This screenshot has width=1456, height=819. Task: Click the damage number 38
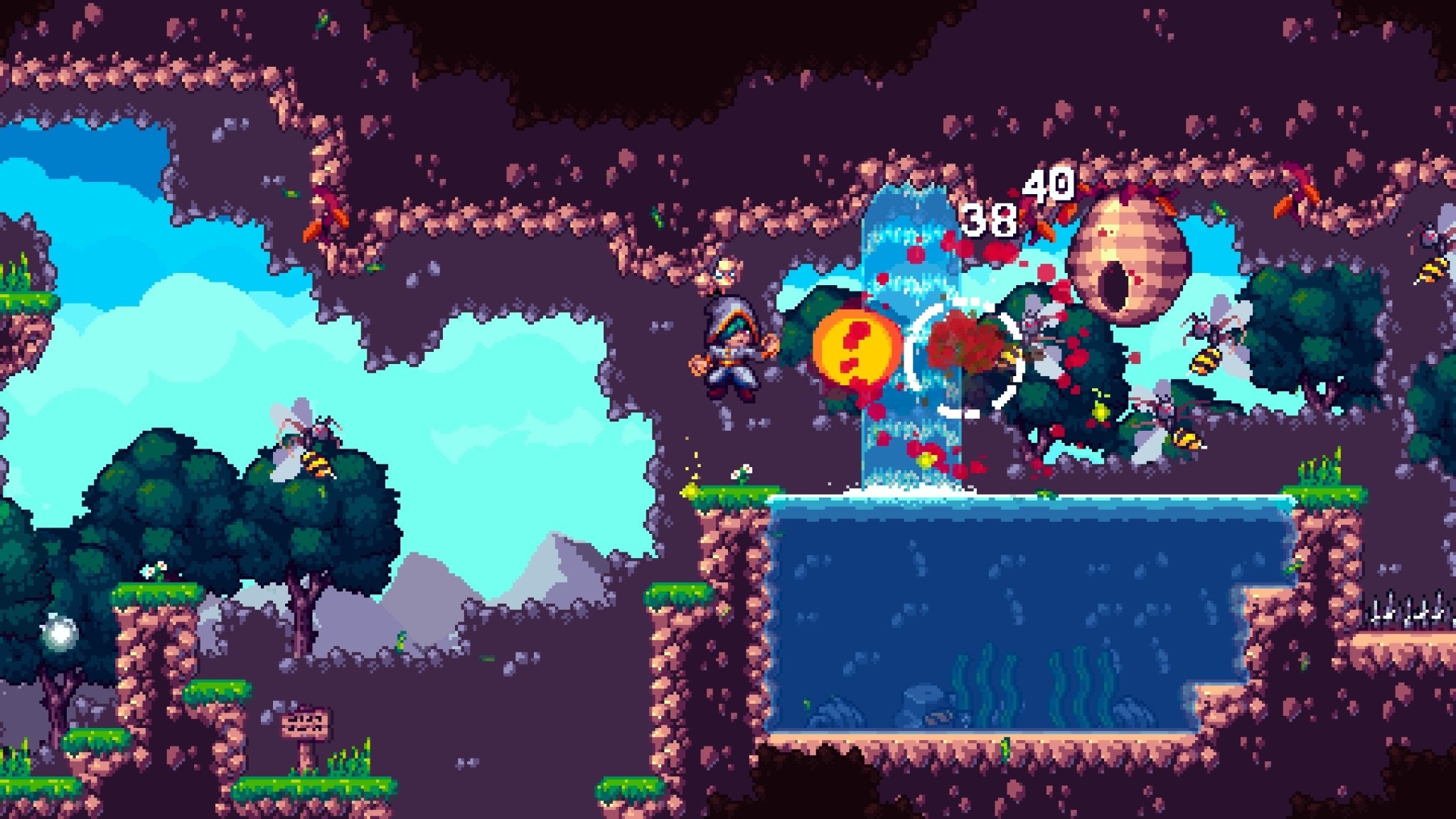click(x=988, y=220)
